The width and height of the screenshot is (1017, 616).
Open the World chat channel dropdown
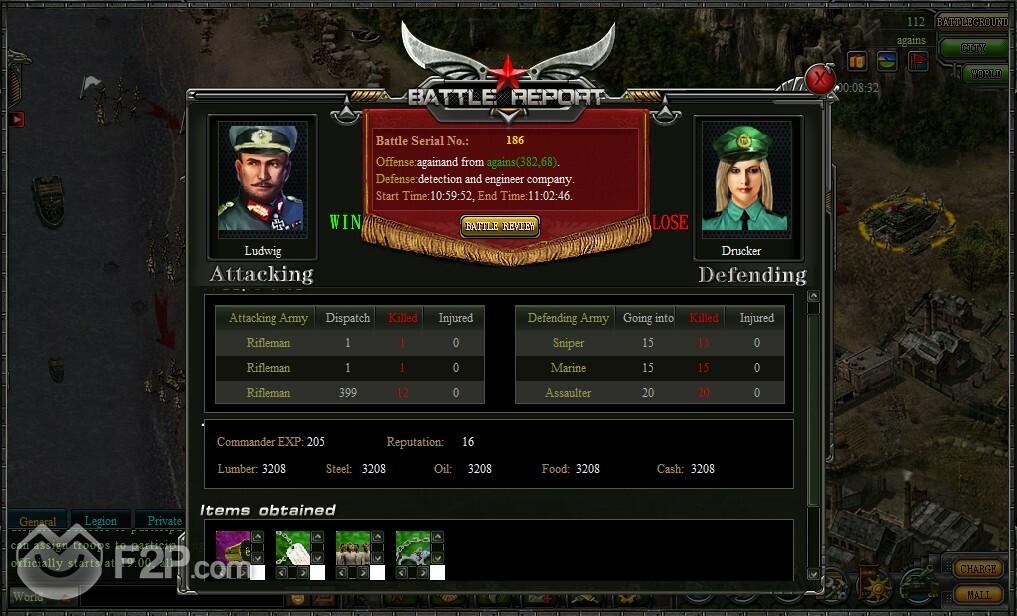40,597
